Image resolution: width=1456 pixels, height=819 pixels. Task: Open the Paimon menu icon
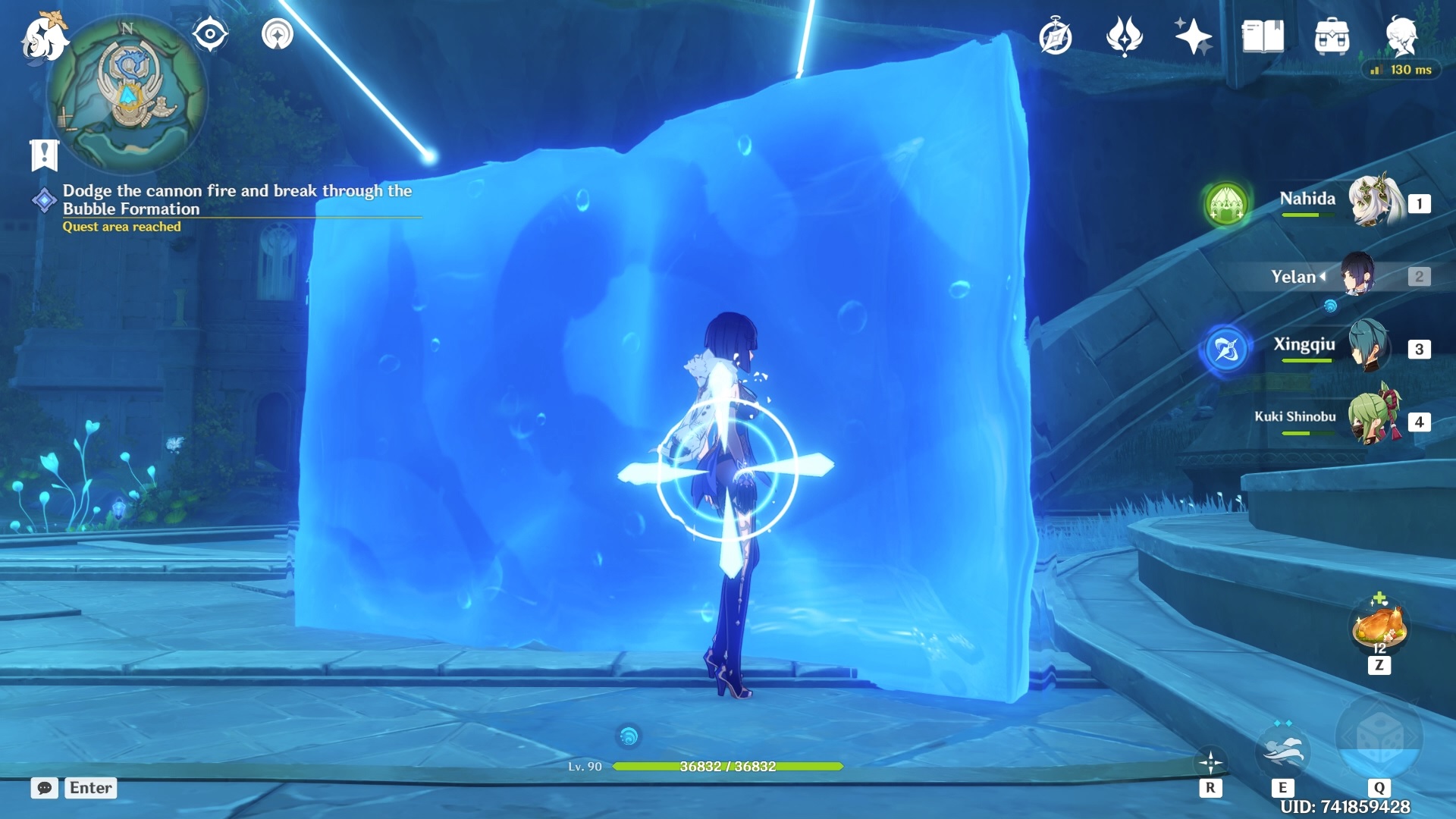(x=43, y=38)
